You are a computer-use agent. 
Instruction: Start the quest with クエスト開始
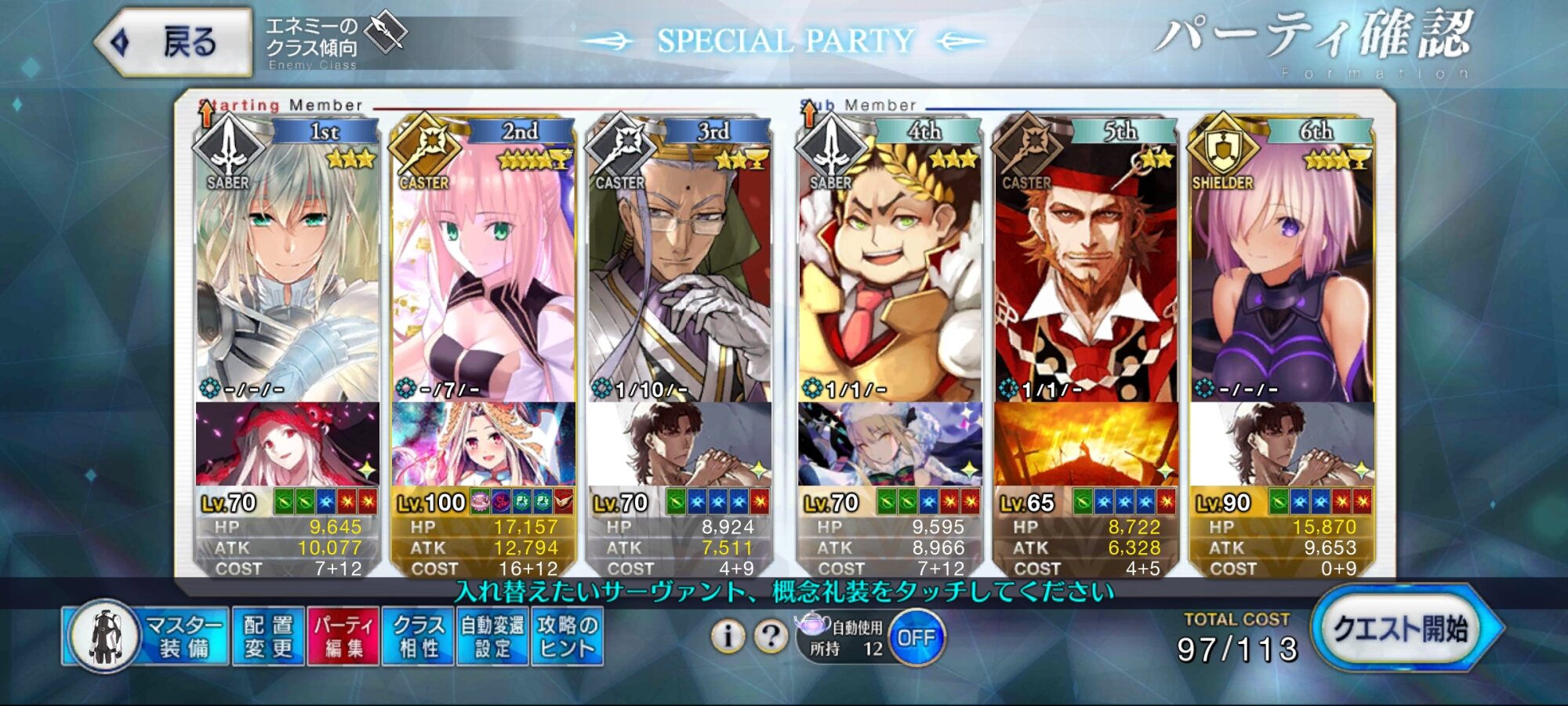click(x=1401, y=630)
